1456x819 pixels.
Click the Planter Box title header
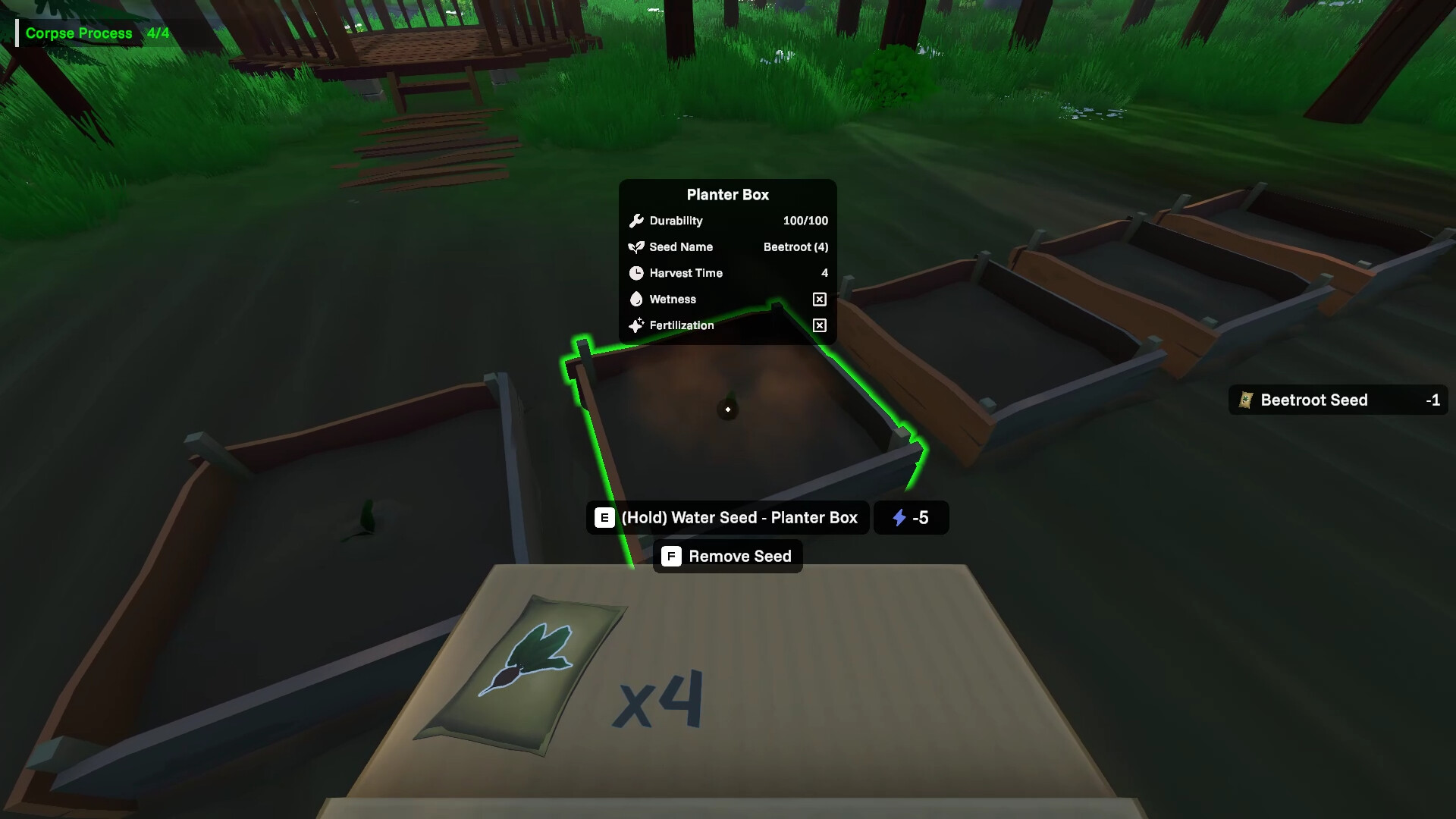pyautogui.click(x=727, y=194)
